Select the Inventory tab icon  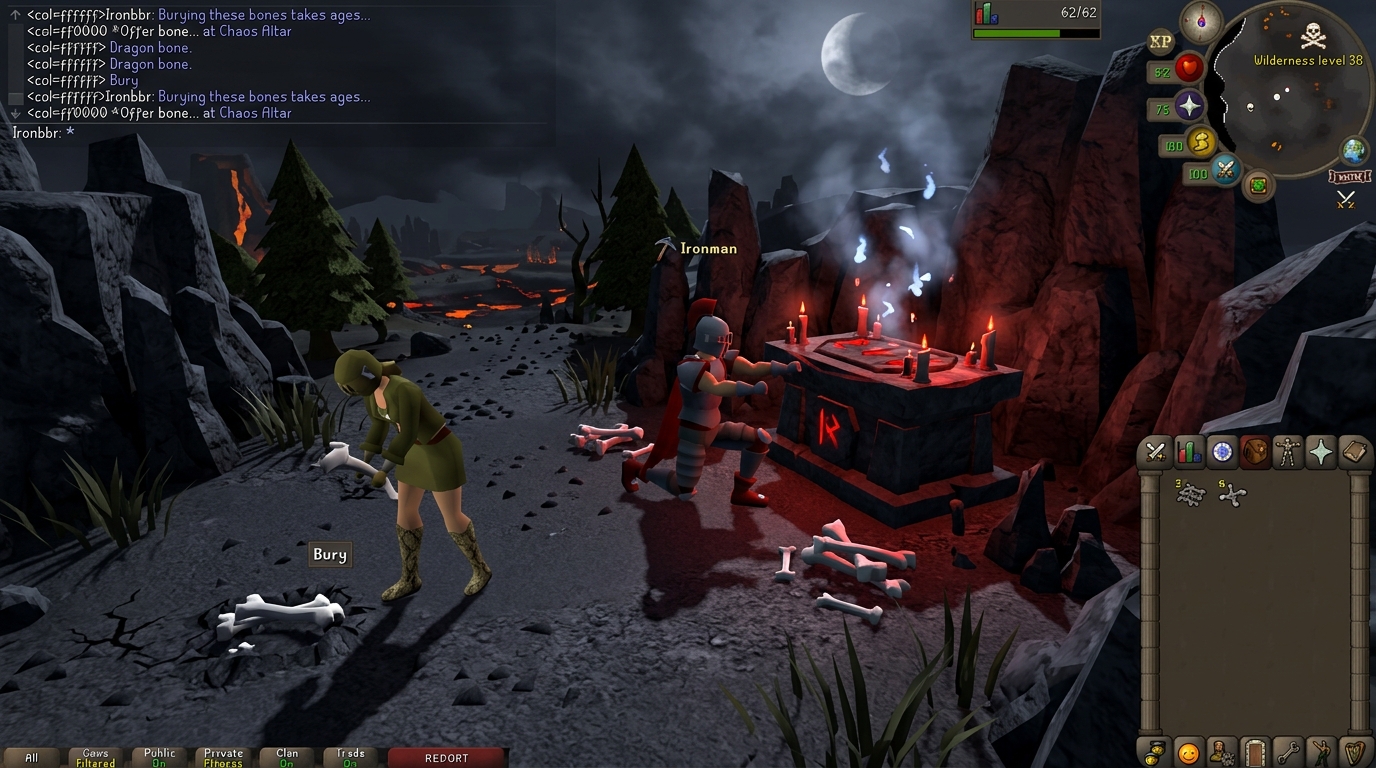[x=1254, y=452]
